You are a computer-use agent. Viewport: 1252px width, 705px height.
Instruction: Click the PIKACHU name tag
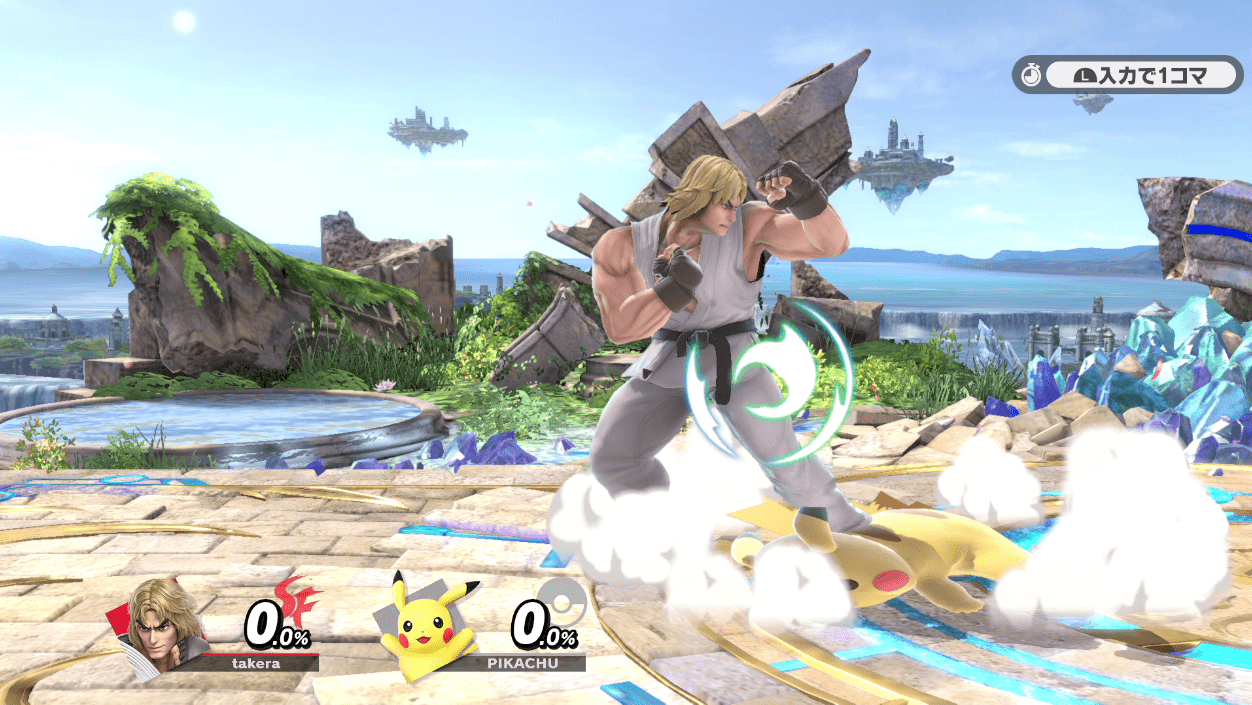click(x=522, y=662)
